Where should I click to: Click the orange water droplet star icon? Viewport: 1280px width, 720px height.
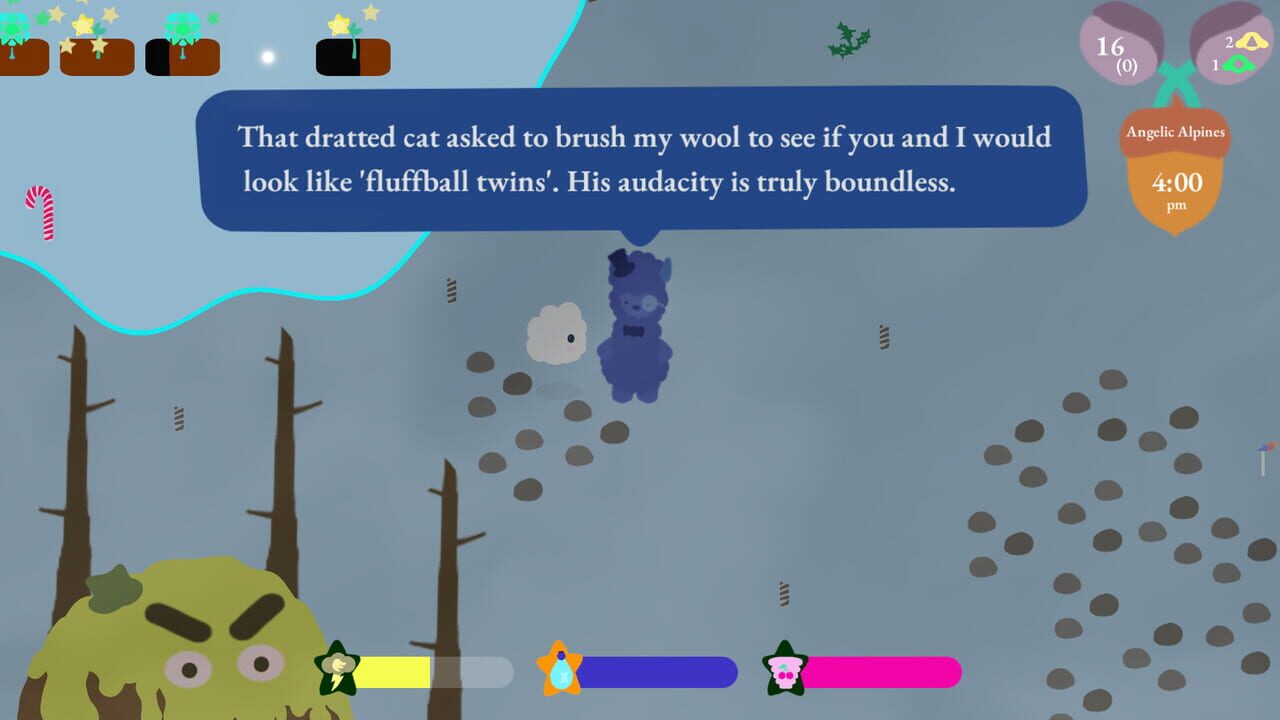click(x=561, y=671)
